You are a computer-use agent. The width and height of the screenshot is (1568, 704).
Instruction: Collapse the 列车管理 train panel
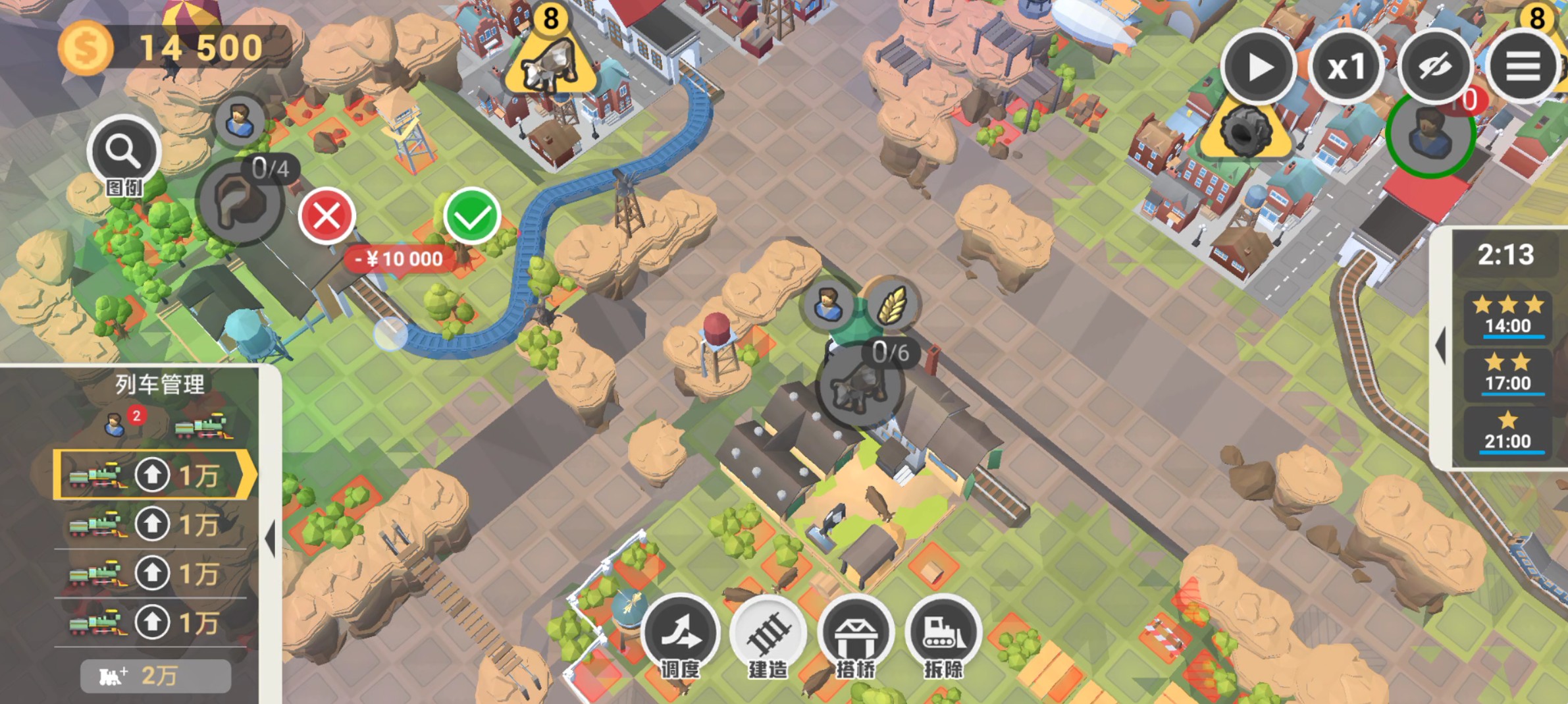click(270, 538)
